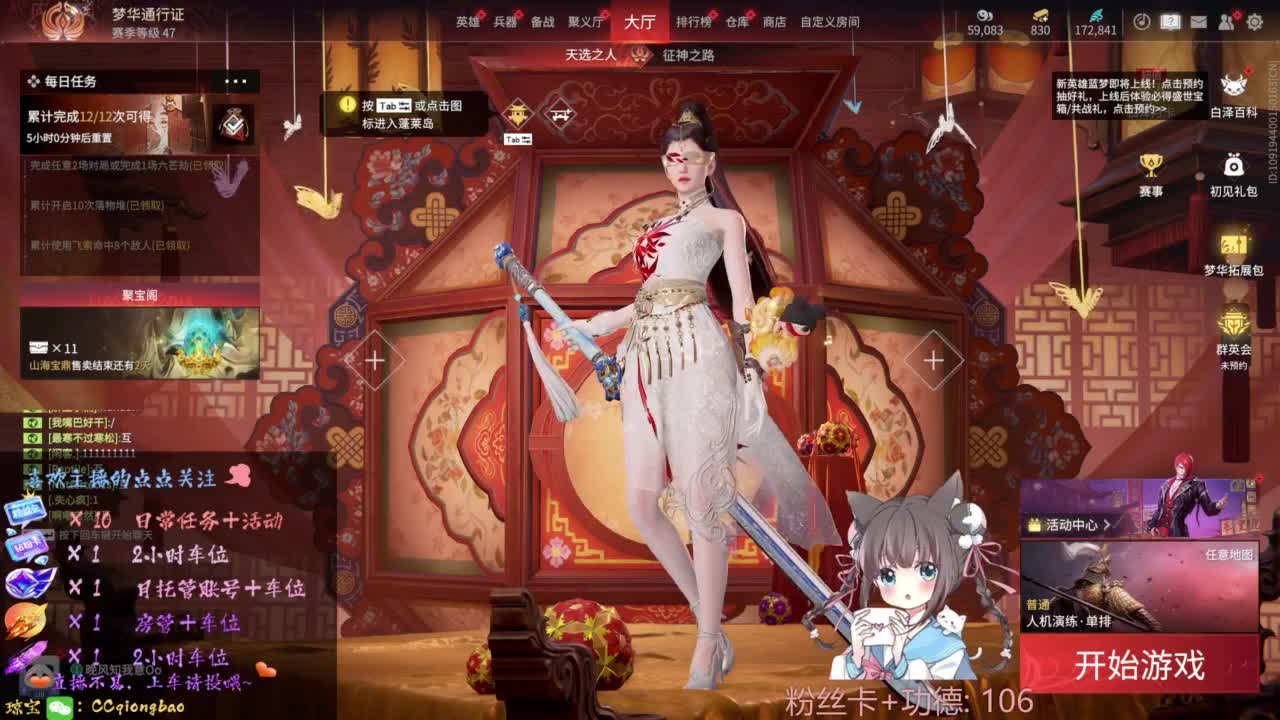Viewport: 1280px width, 720px height.
Task: Click the 开始游戏 start game button
Action: click(1140, 661)
